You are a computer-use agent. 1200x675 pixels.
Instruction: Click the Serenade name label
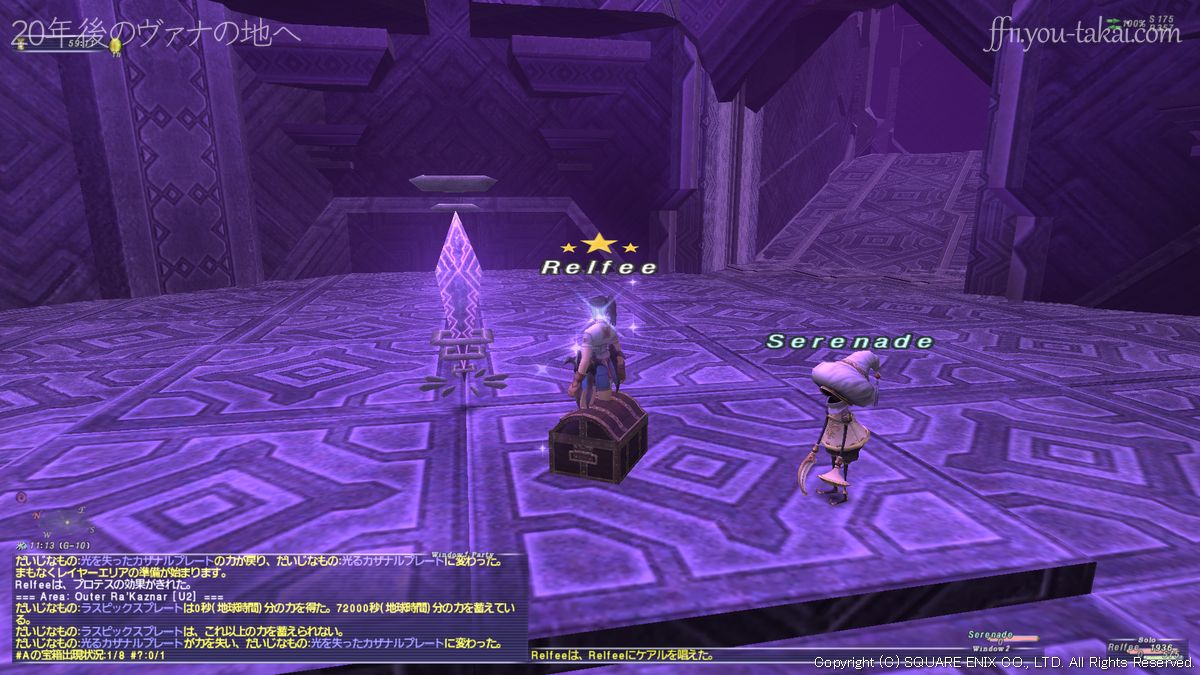click(849, 342)
